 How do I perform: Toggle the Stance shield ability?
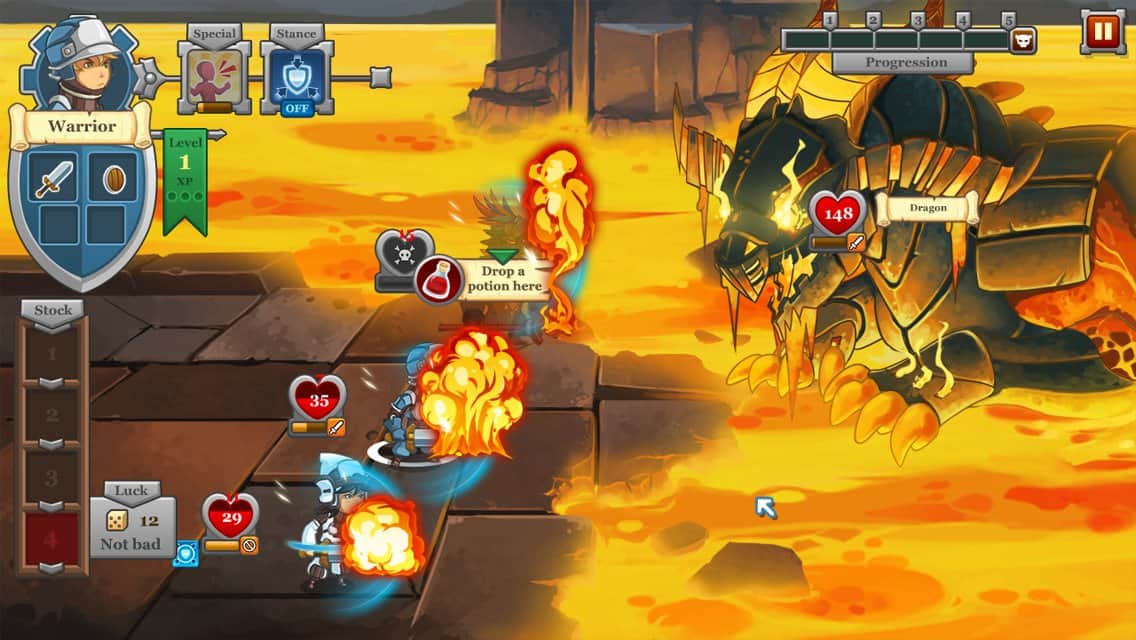297,77
